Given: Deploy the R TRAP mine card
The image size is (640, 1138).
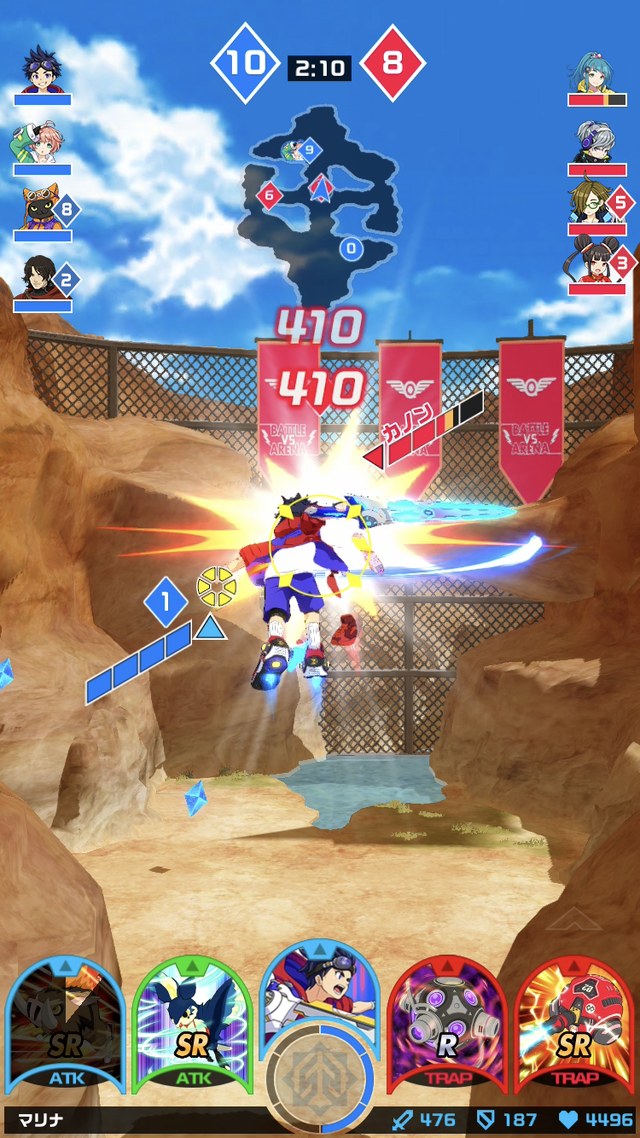Looking at the screenshot, I should [x=446, y=1025].
